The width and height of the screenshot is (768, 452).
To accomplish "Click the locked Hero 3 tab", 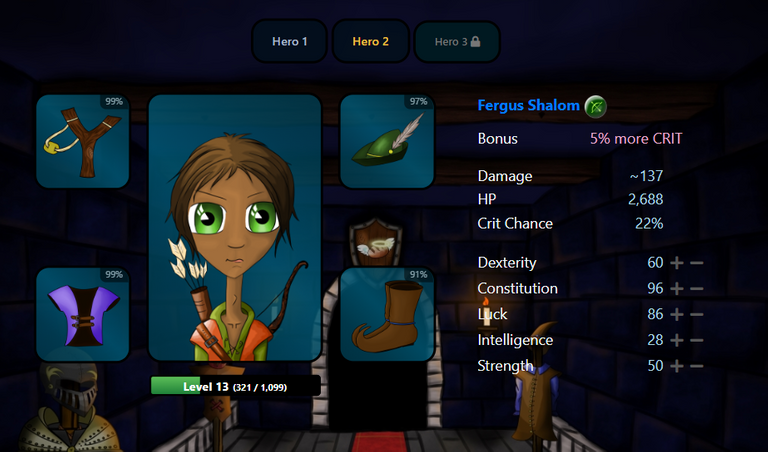I will tap(457, 42).
